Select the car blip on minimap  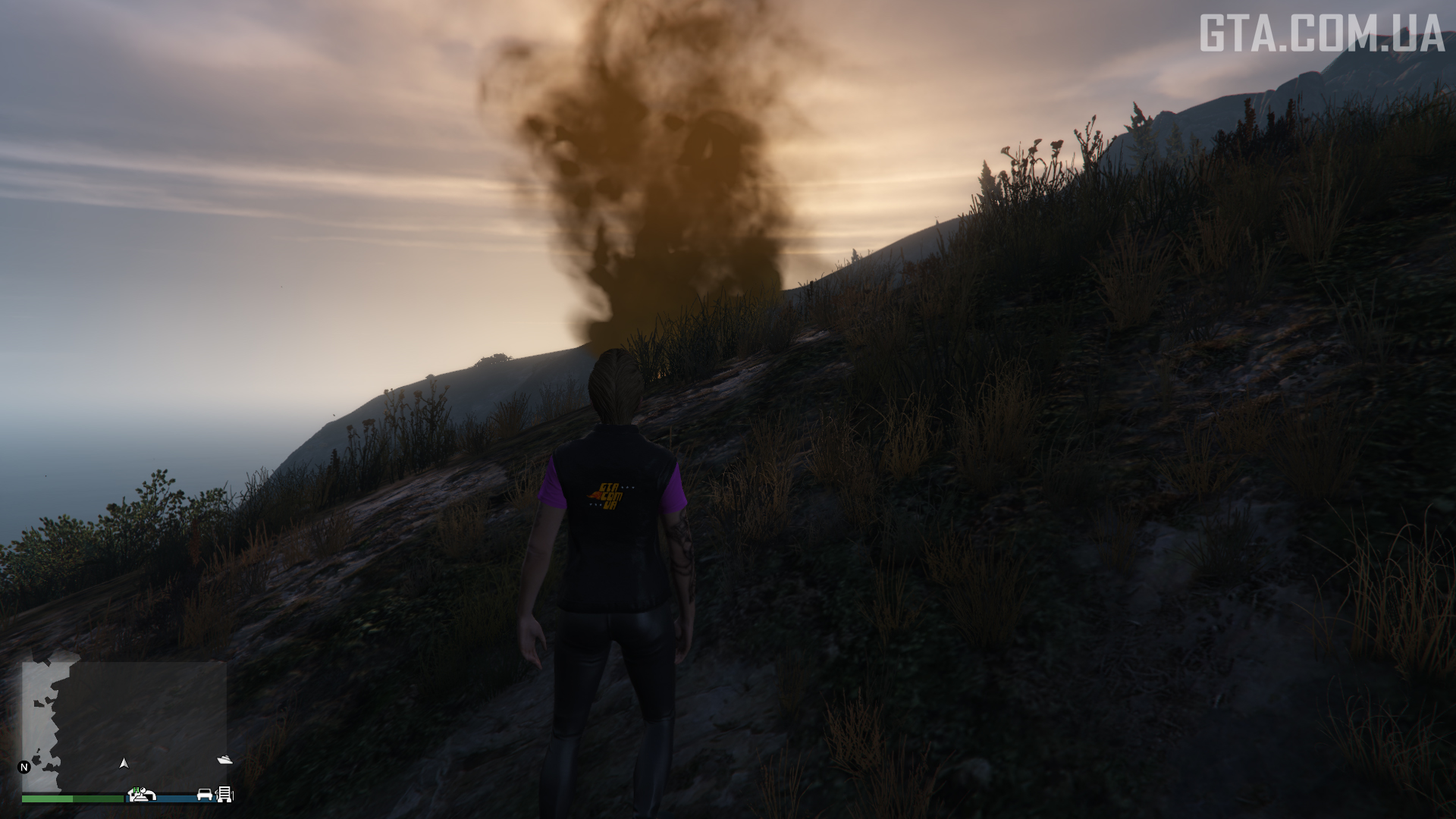(x=205, y=794)
